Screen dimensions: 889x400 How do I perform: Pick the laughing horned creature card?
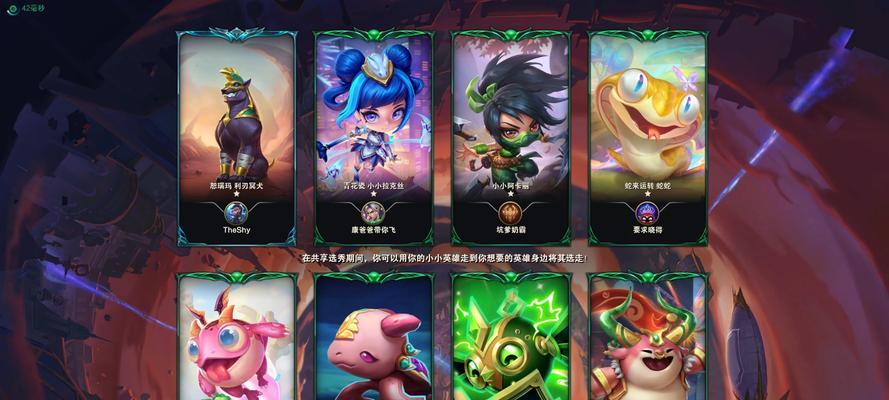click(x=648, y=340)
